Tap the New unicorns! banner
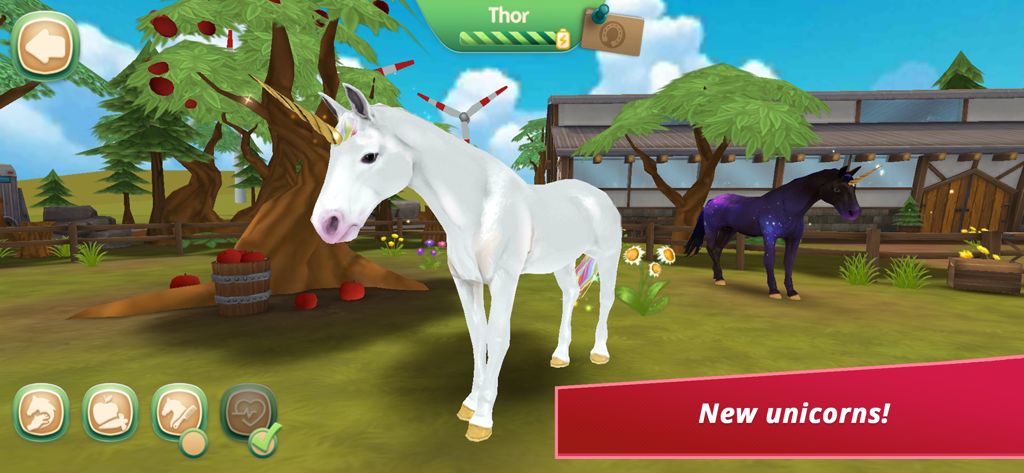Image resolution: width=1024 pixels, height=473 pixels. coord(790,412)
